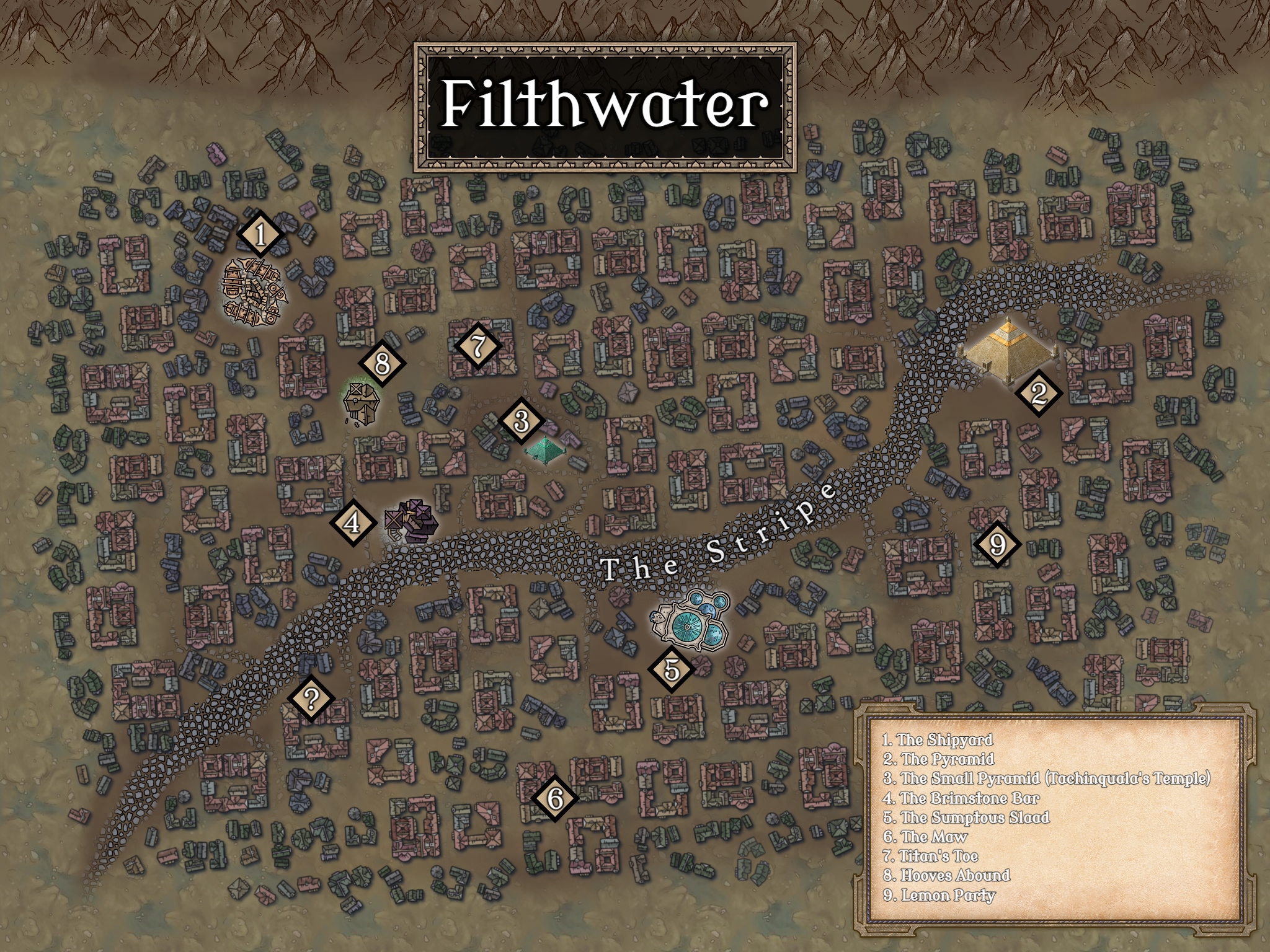Select 'Hooves Abound' in the legend
This screenshot has width=1270, height=952.
tap(947, 876)
